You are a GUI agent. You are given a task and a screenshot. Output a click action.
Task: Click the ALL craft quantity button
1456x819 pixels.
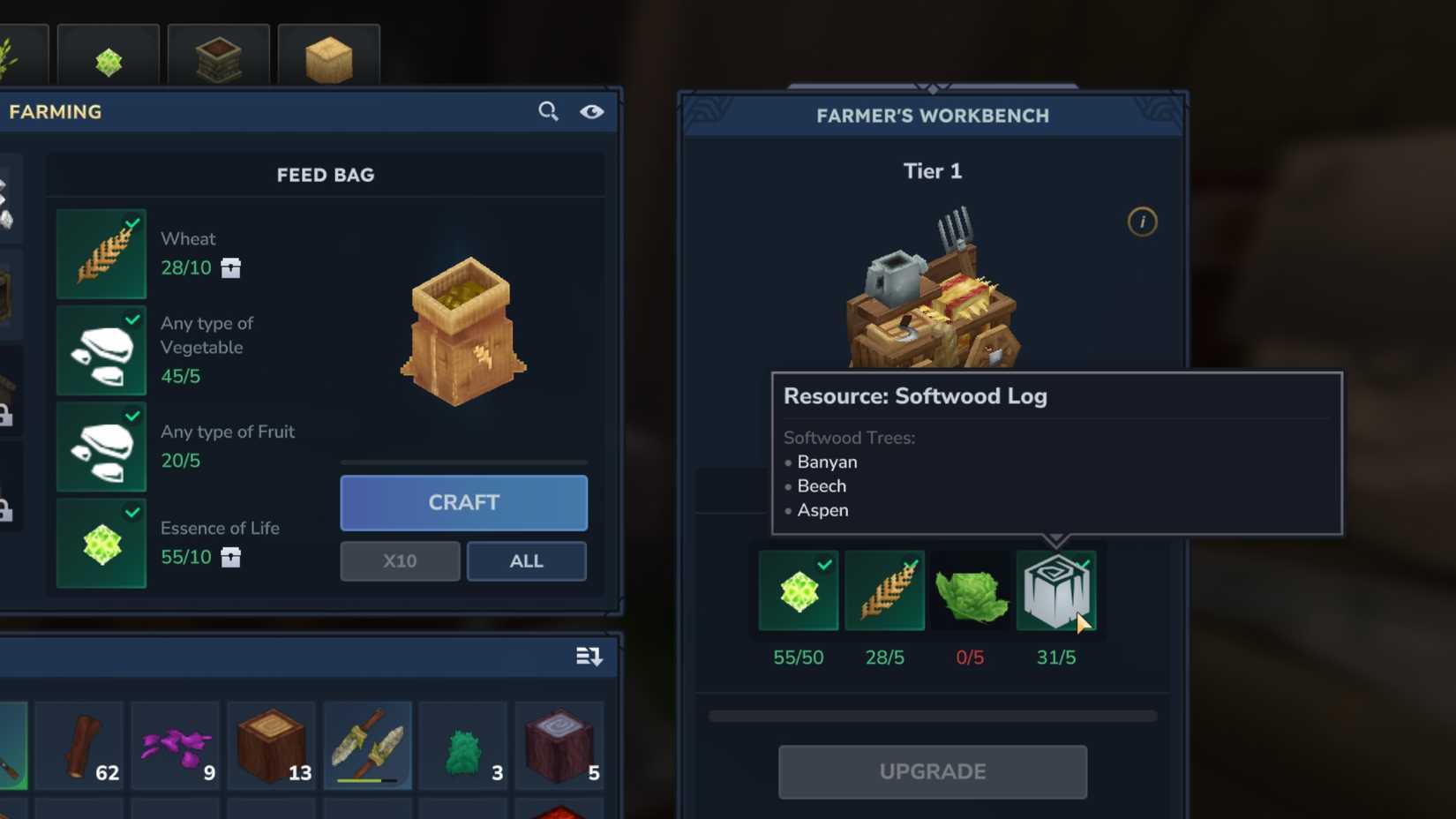(526, 560)
